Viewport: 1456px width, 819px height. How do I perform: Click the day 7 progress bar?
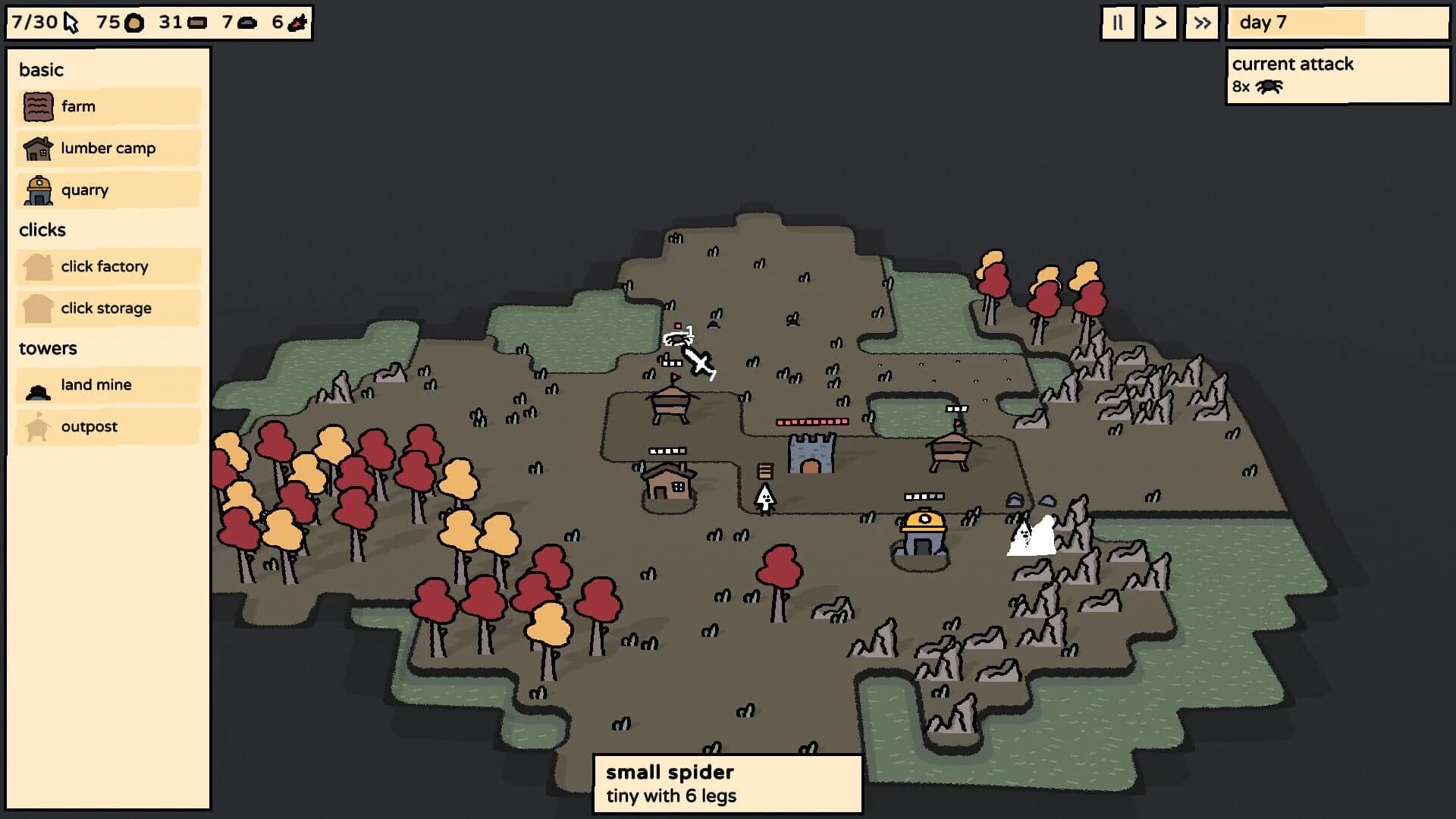click(1337, 23)
